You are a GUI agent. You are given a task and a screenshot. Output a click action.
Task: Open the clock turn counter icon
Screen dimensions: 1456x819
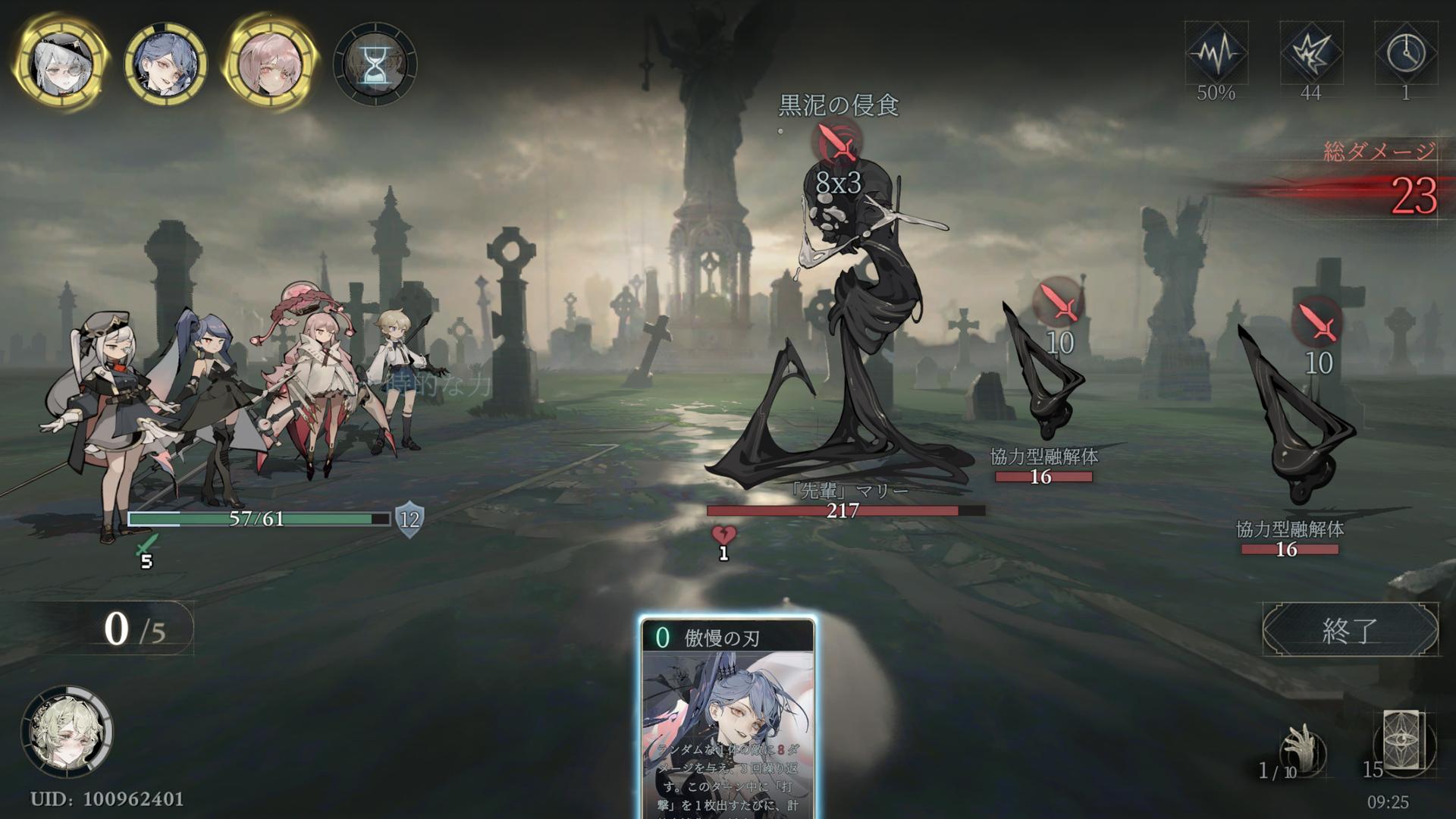(x=1405, y=53)
